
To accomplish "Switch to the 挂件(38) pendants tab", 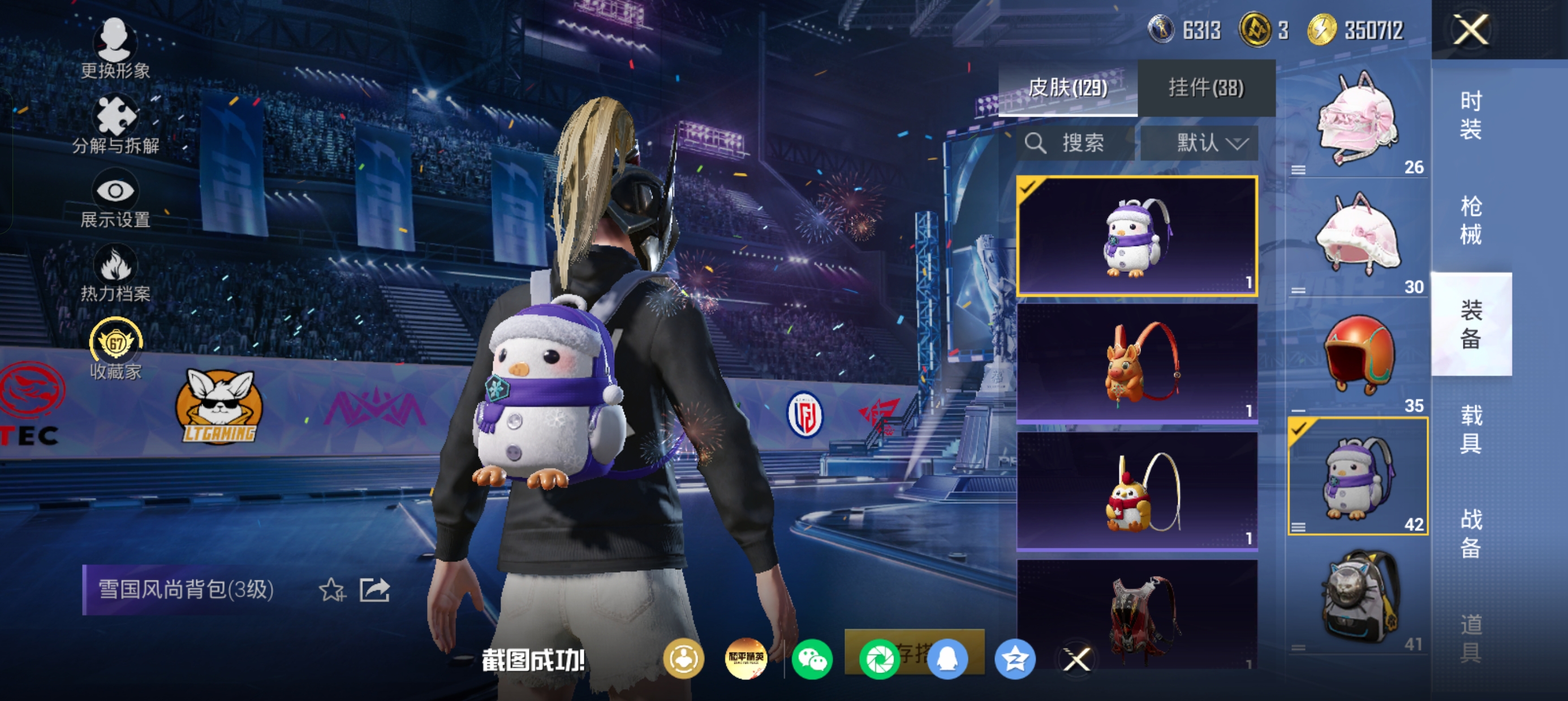I will click(1206, 88).
